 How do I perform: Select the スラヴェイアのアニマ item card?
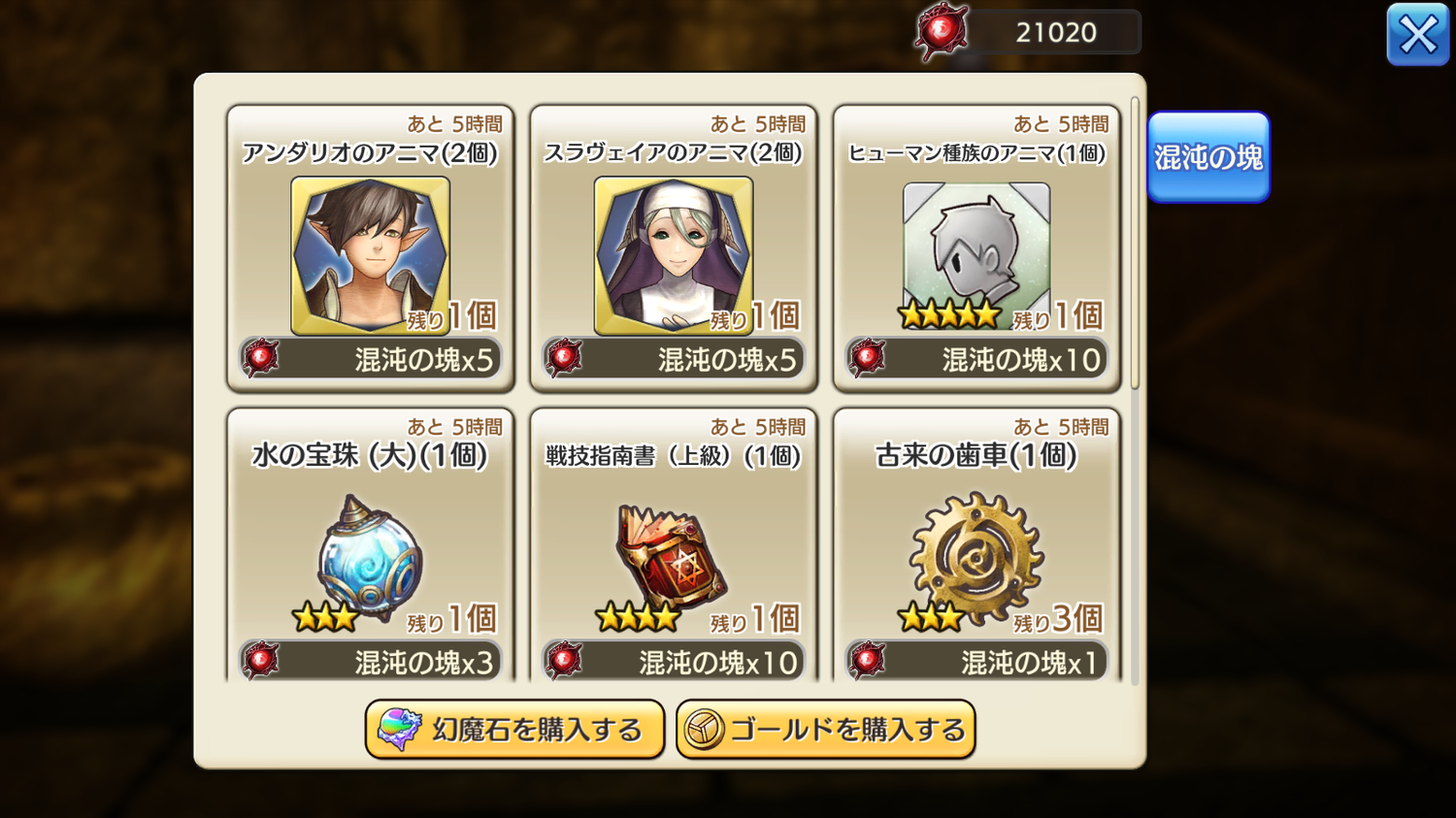[x=673, y=255]
